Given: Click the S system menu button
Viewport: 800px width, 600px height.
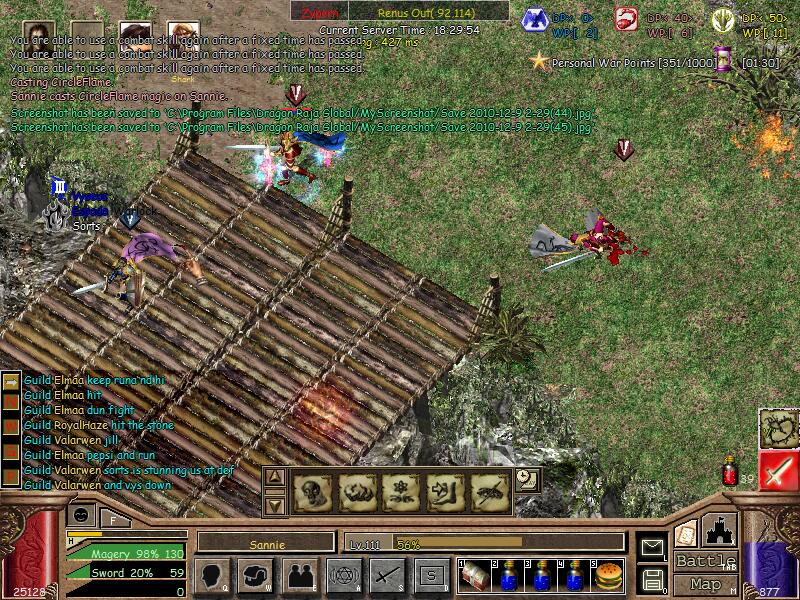Looking at the screenshot, I should [431, 575].
